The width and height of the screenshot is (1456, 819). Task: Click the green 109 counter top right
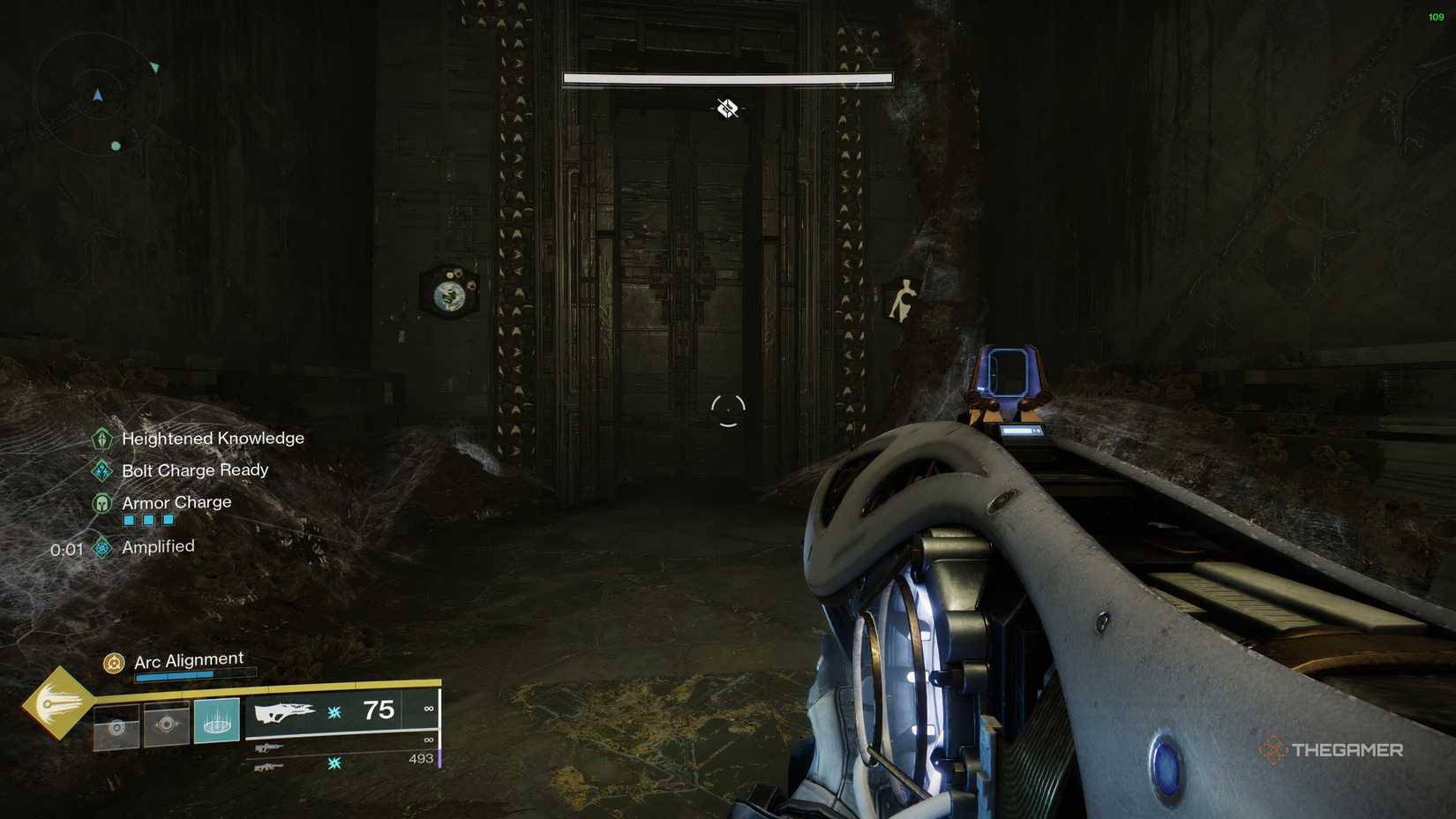pos(1438,16)
